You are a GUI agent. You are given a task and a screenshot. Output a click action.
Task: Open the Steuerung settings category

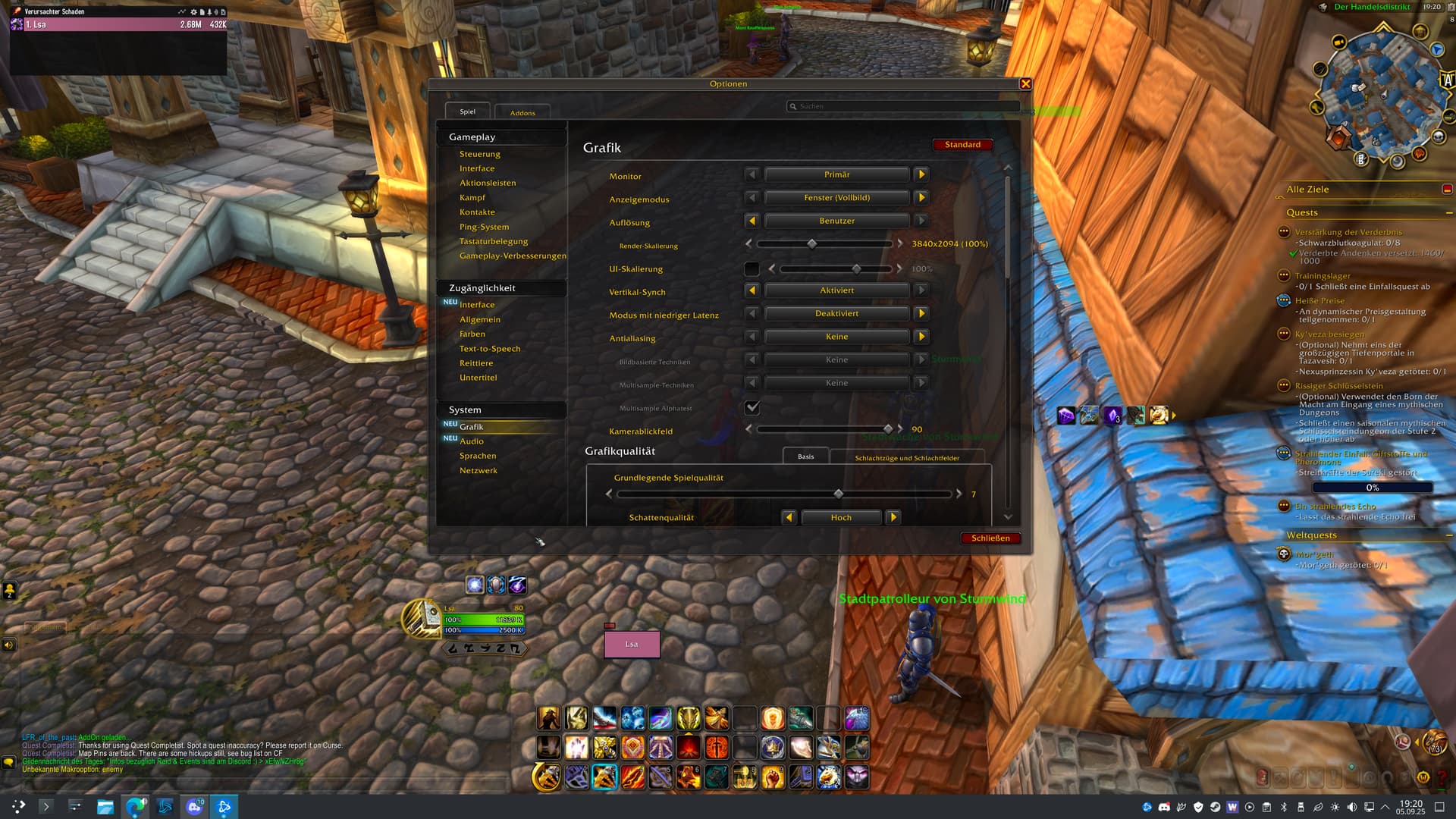tap(479, 154)
